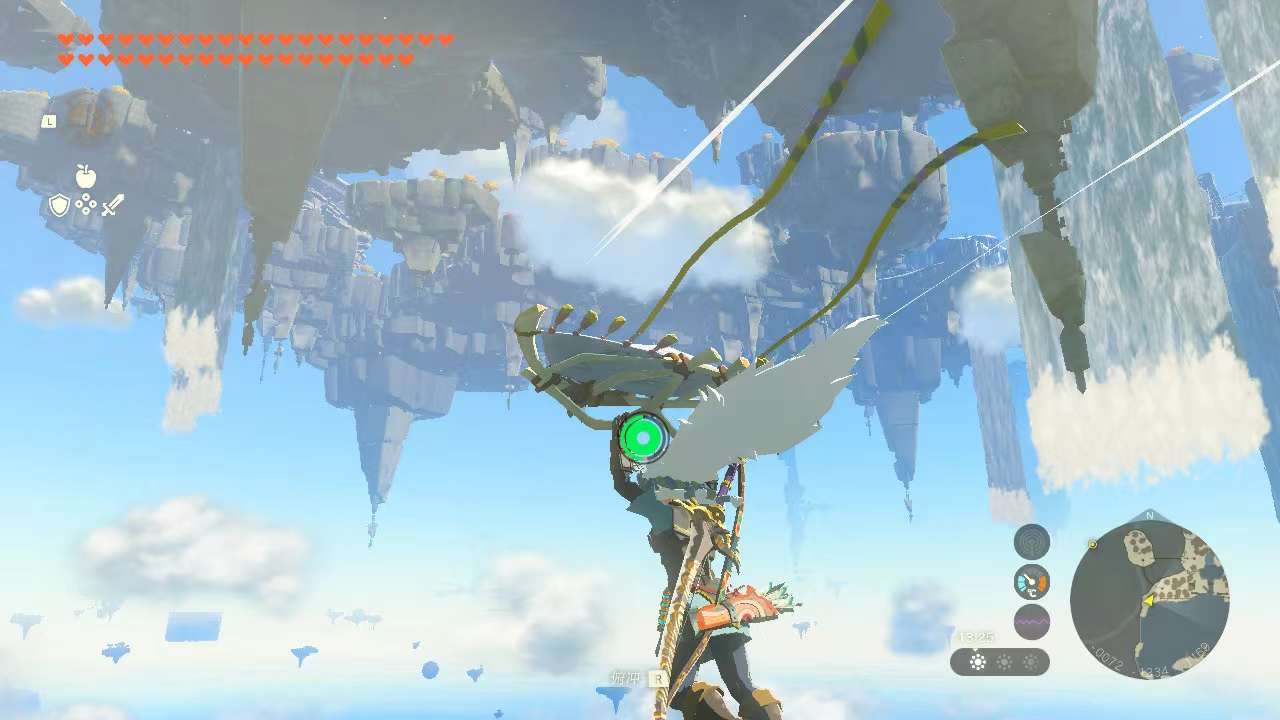Choose the shield quick-select icon

[x=60, y=205]
